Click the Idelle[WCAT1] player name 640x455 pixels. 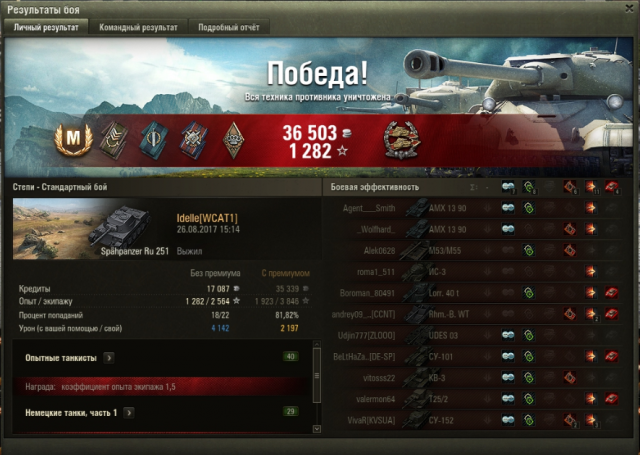[x=207, y=217]
